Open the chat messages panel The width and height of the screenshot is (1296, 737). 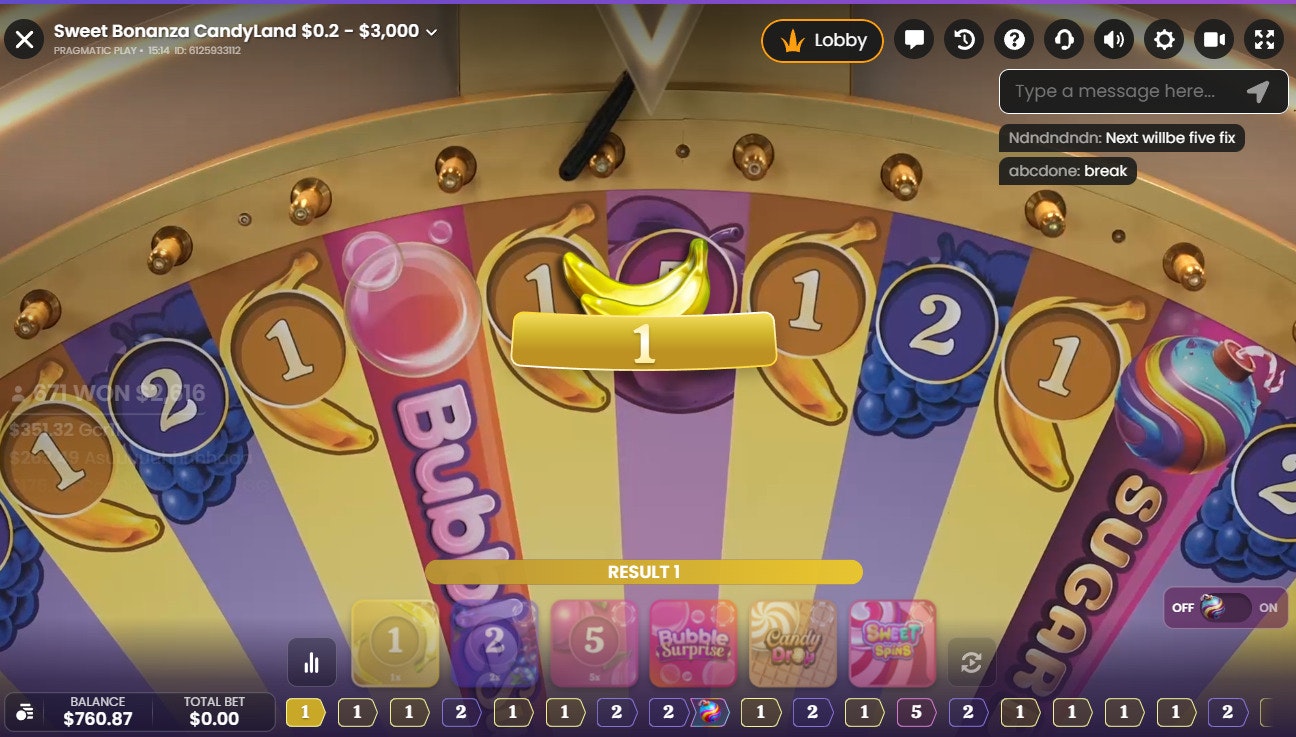click(x=913, y=40)
